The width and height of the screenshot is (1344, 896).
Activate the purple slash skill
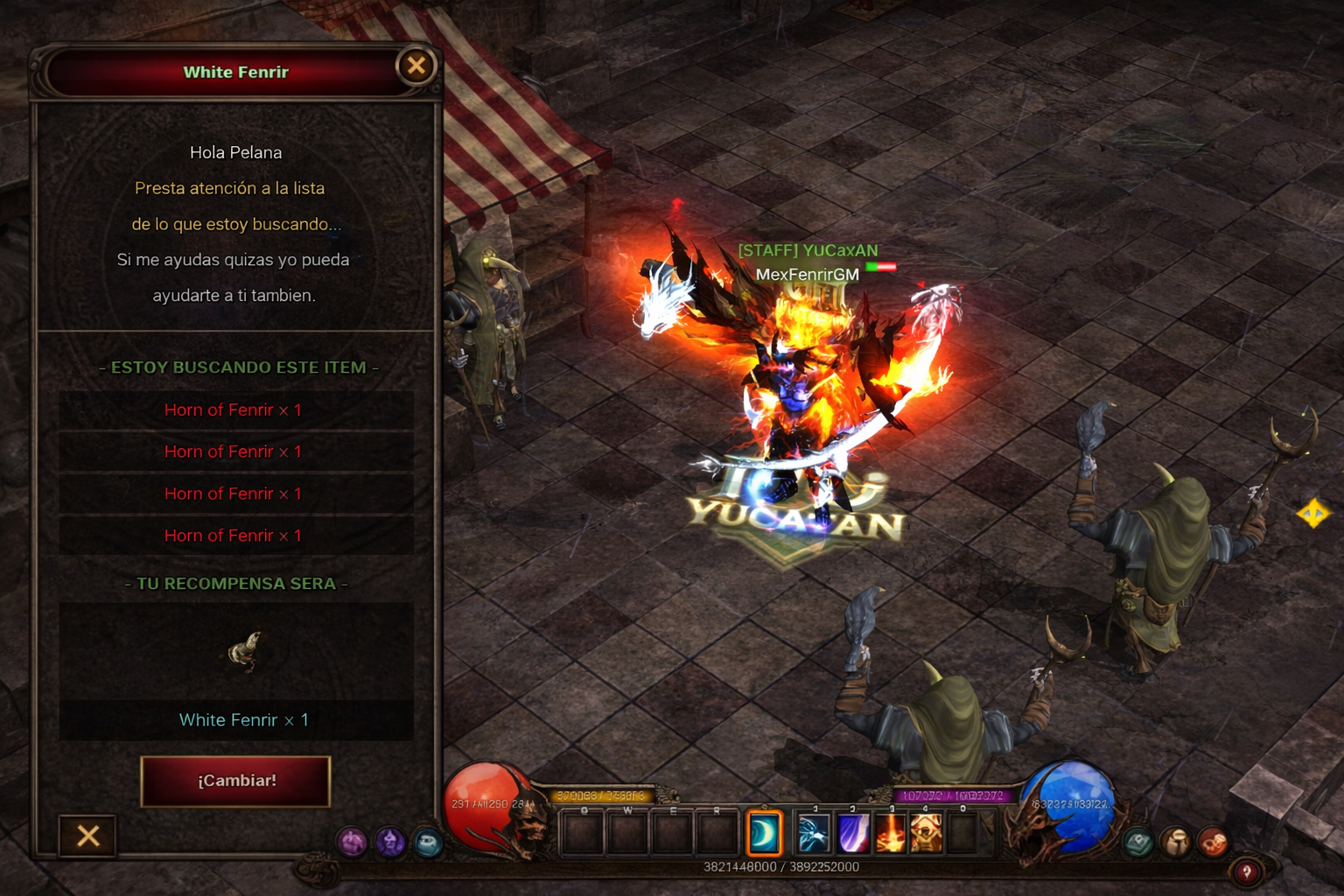pyautogui.click(x=852, y=833)
